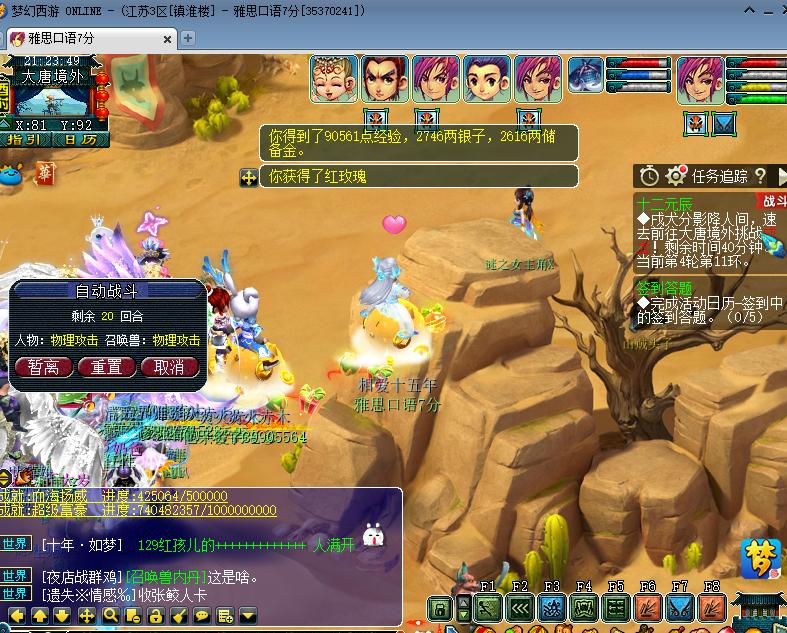Click the 暂离 button in auto-battle panel
Image resolution: width=787 pixels, height=633 pixels.
pos(43,367)
